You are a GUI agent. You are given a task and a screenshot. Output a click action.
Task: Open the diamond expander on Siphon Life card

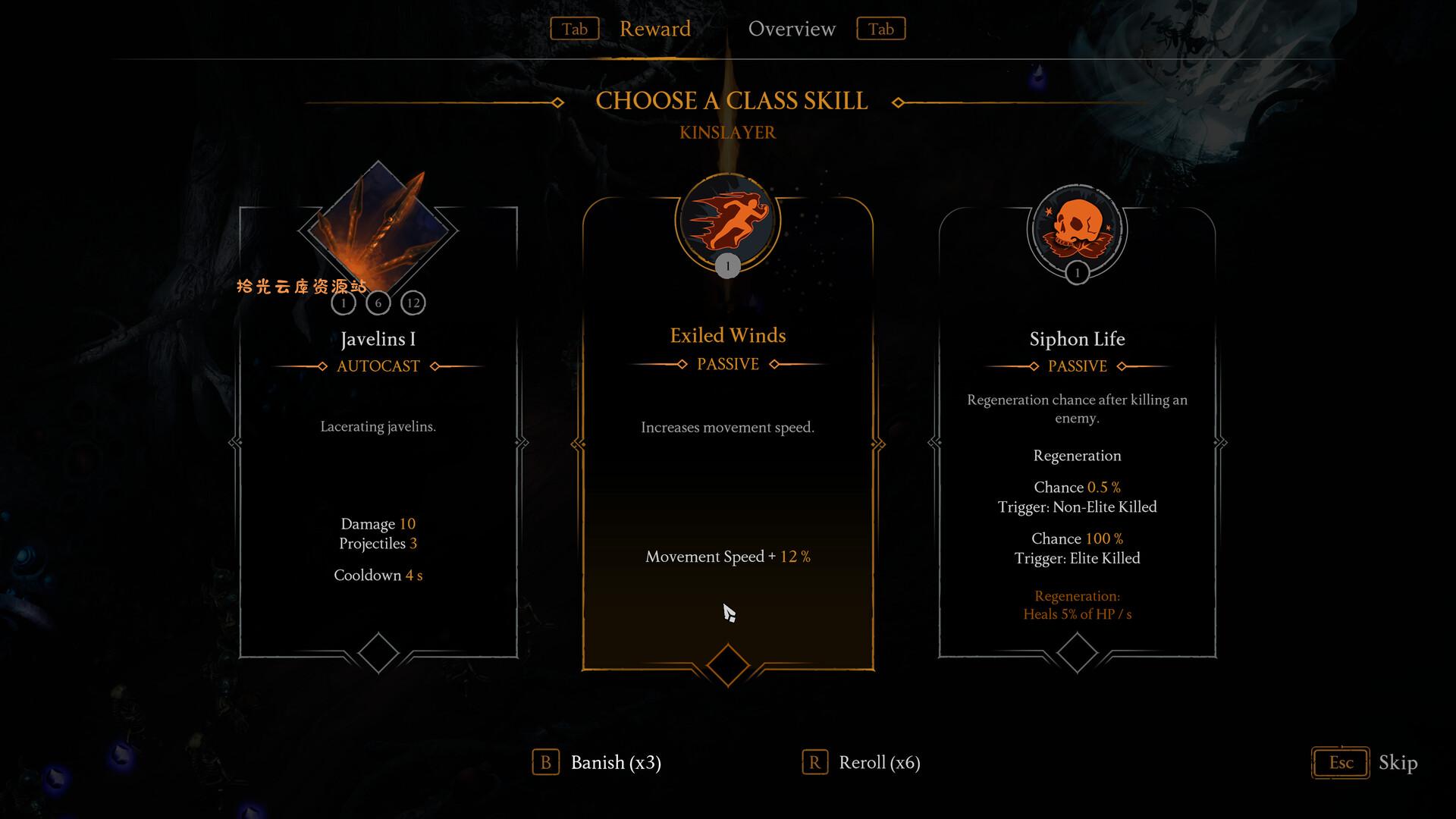[1076, 652]
